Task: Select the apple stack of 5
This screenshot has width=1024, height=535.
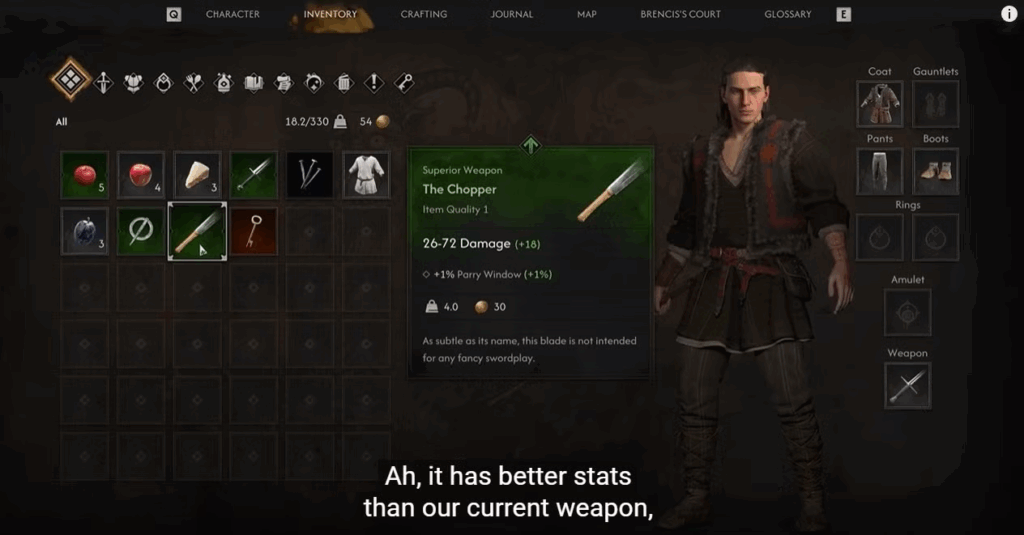Action: [85, 175]
